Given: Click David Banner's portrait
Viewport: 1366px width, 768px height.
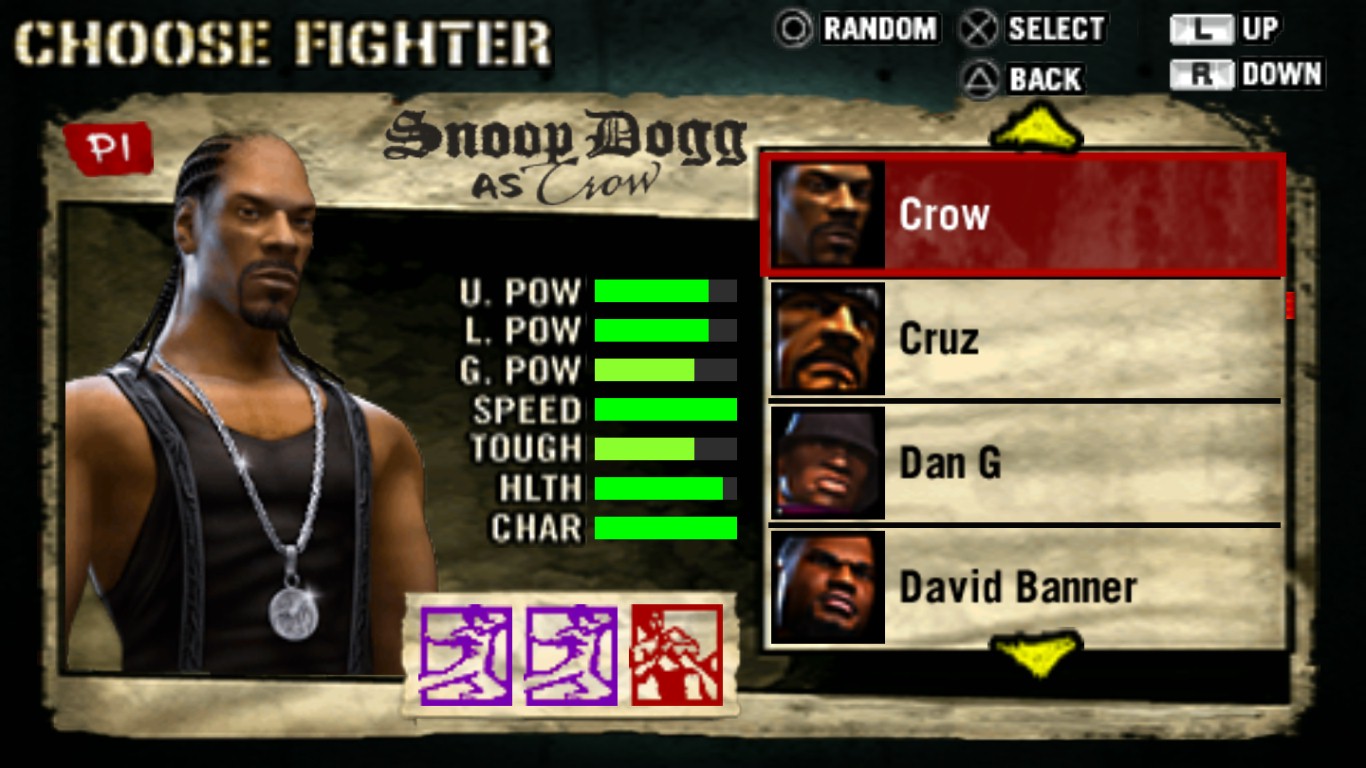Looking at the screenshot, I should 824,588.
